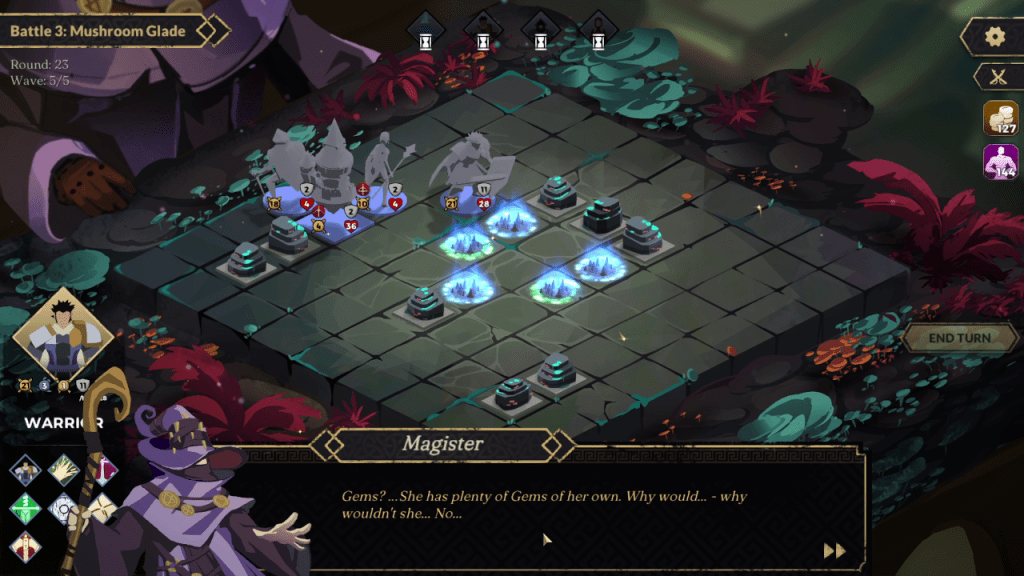Open the gear settings menu
The height and width of the screenshot is (576, 1024).
[994, 37]
